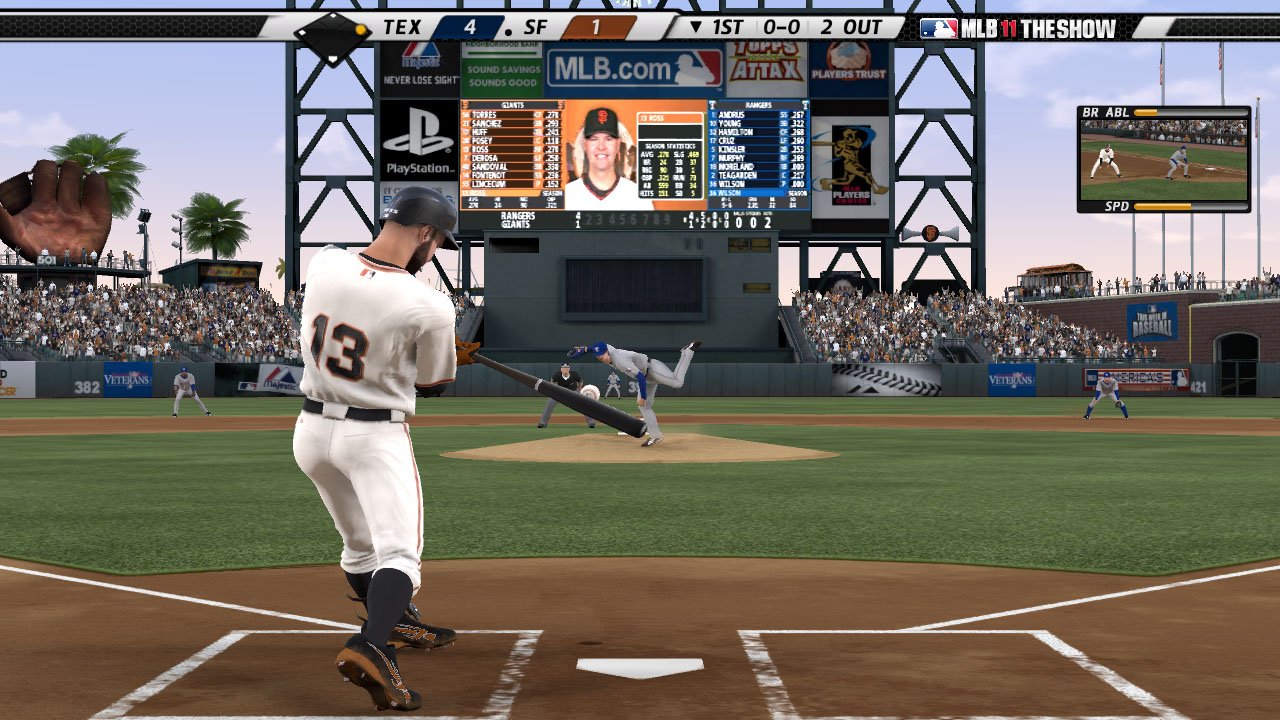The width and height of the screenshot is (1280, 720).
Task: Click the base runner diamond indicator
Action: pos(332,33)
